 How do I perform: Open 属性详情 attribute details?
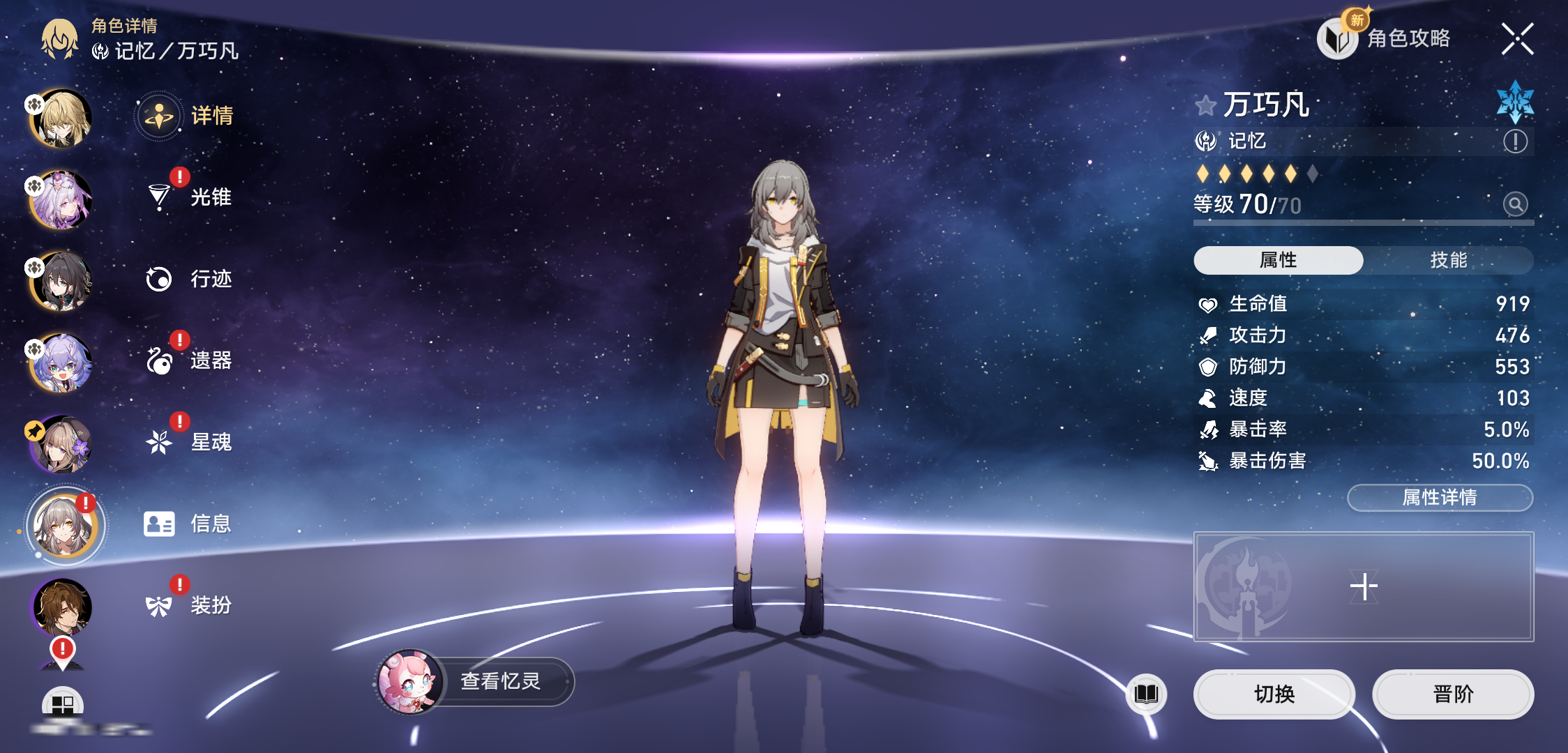pyautogui.click(x=1439, y=497)
